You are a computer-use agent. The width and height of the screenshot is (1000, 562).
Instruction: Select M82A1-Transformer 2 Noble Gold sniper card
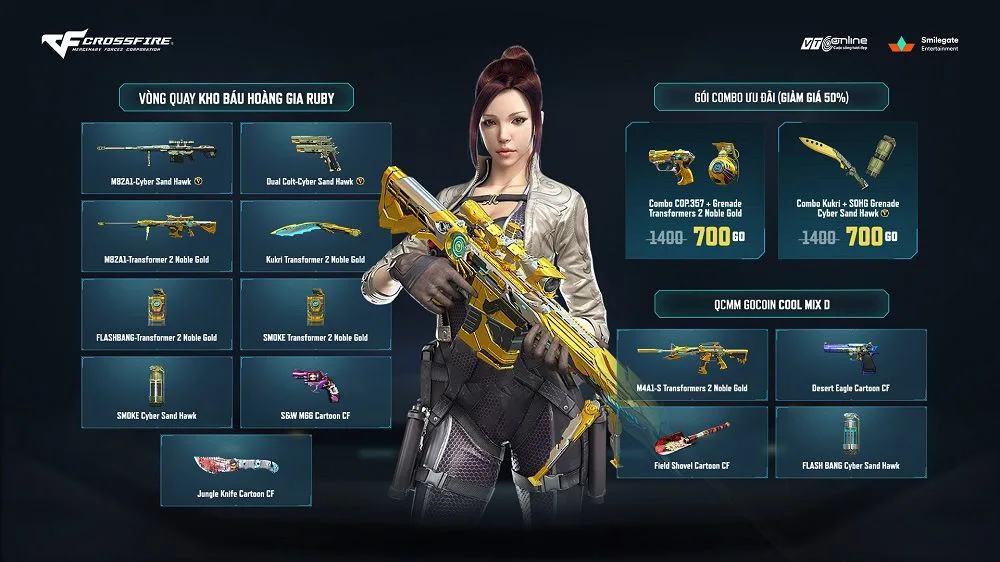pyautogui.click(x=157, y=236)
